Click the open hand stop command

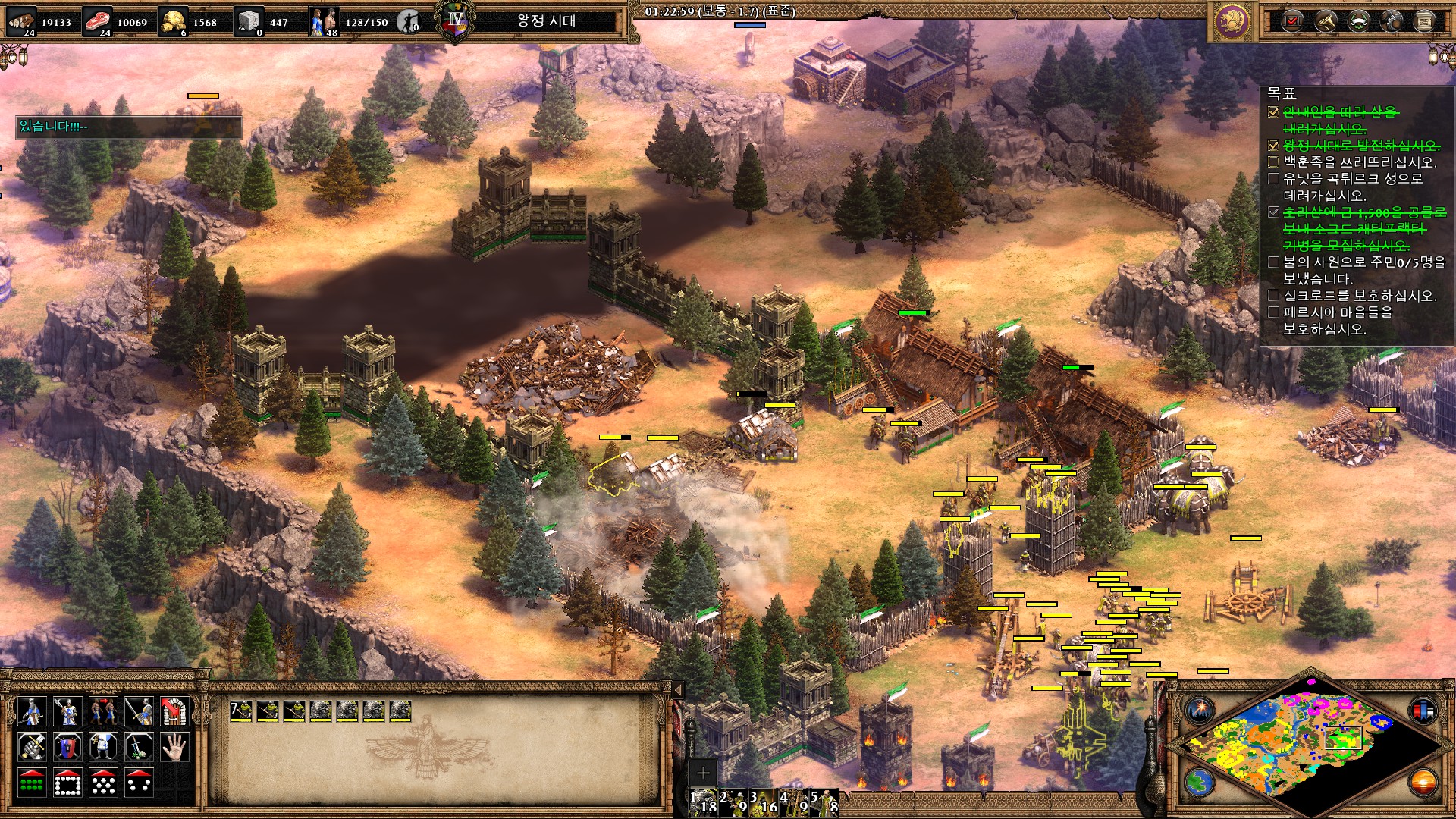[174, 747]
